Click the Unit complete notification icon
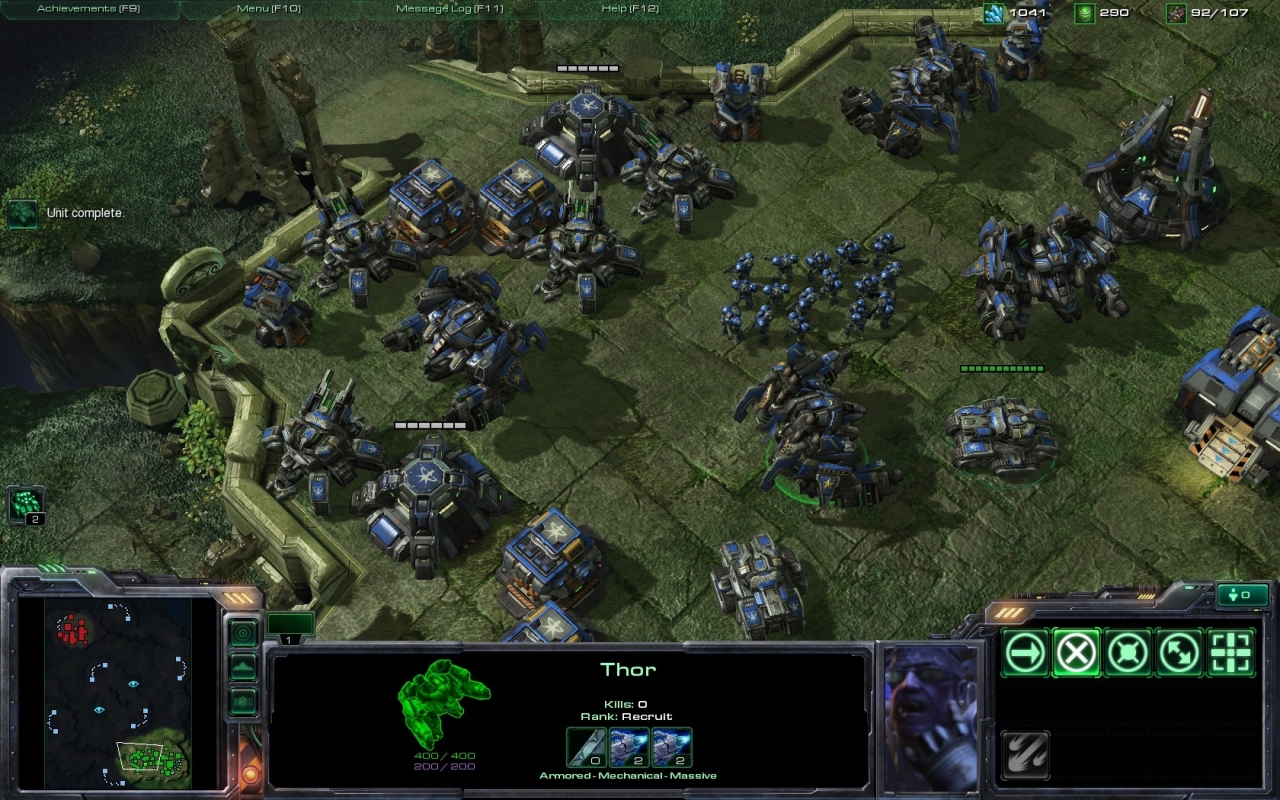This screenshot has width=1280, height=800. pos(22,213)
